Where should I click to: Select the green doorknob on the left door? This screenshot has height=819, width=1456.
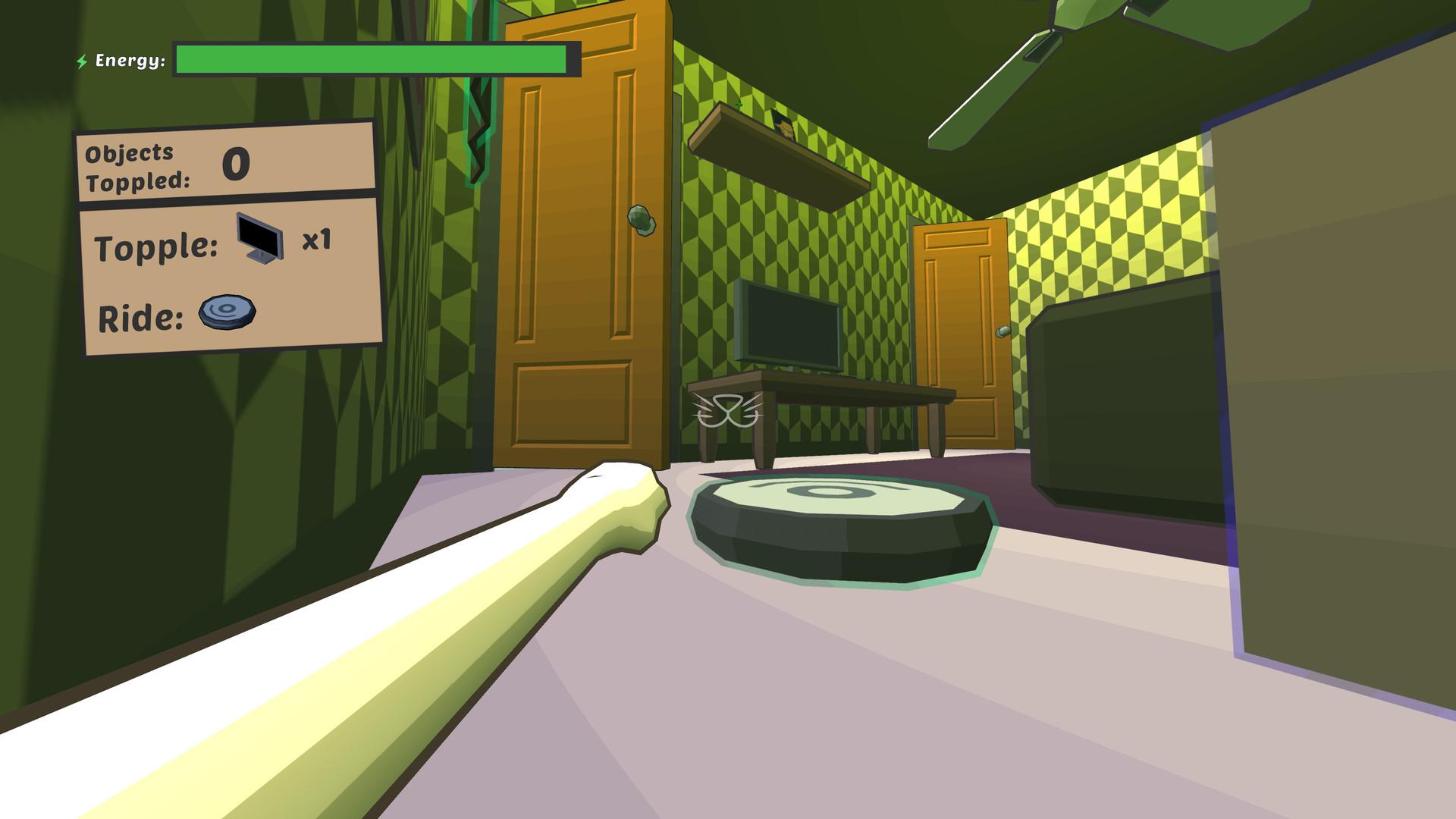point(641,221)
